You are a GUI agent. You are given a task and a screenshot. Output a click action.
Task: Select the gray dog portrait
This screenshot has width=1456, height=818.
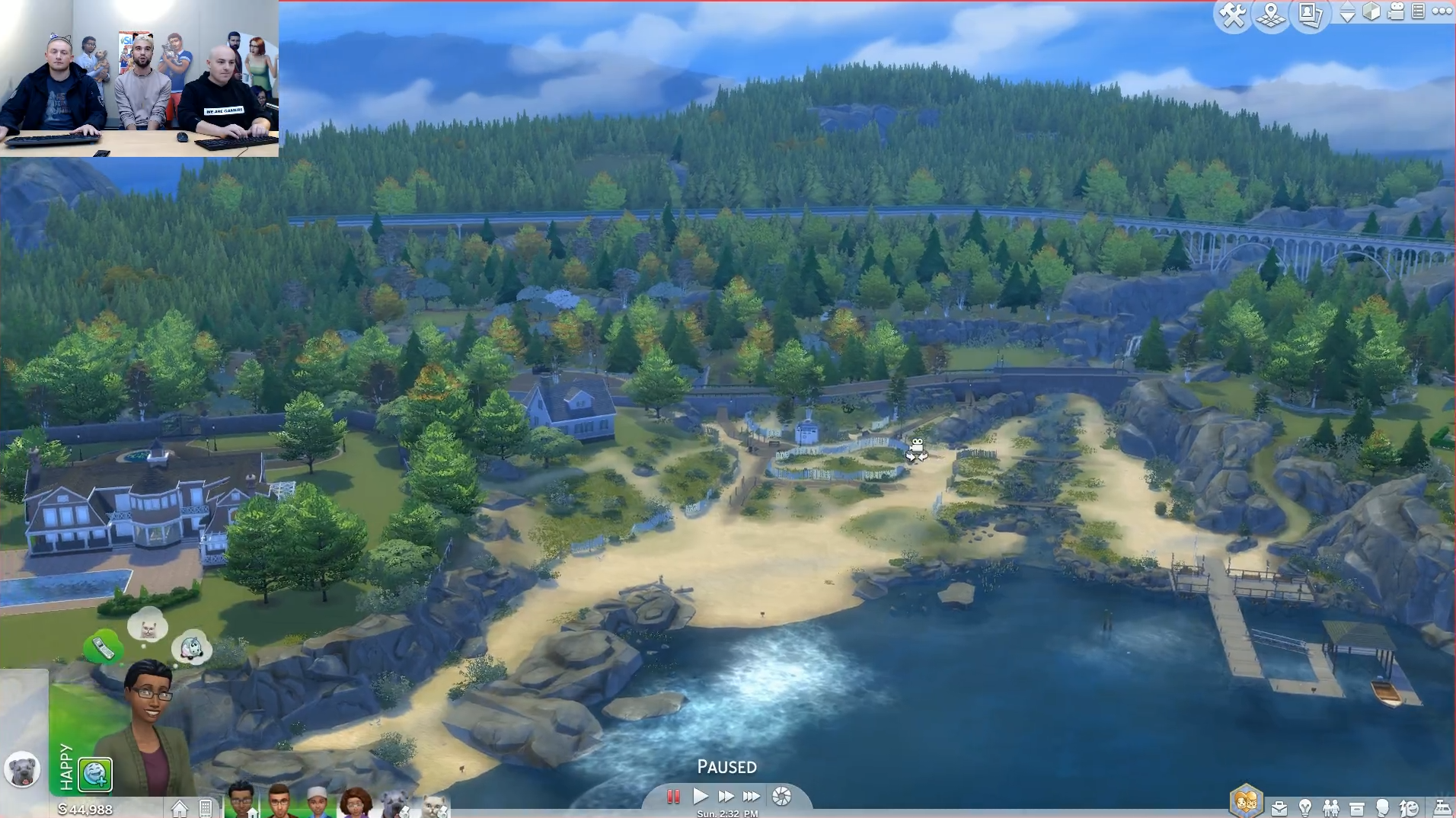[x=22, y=770]
